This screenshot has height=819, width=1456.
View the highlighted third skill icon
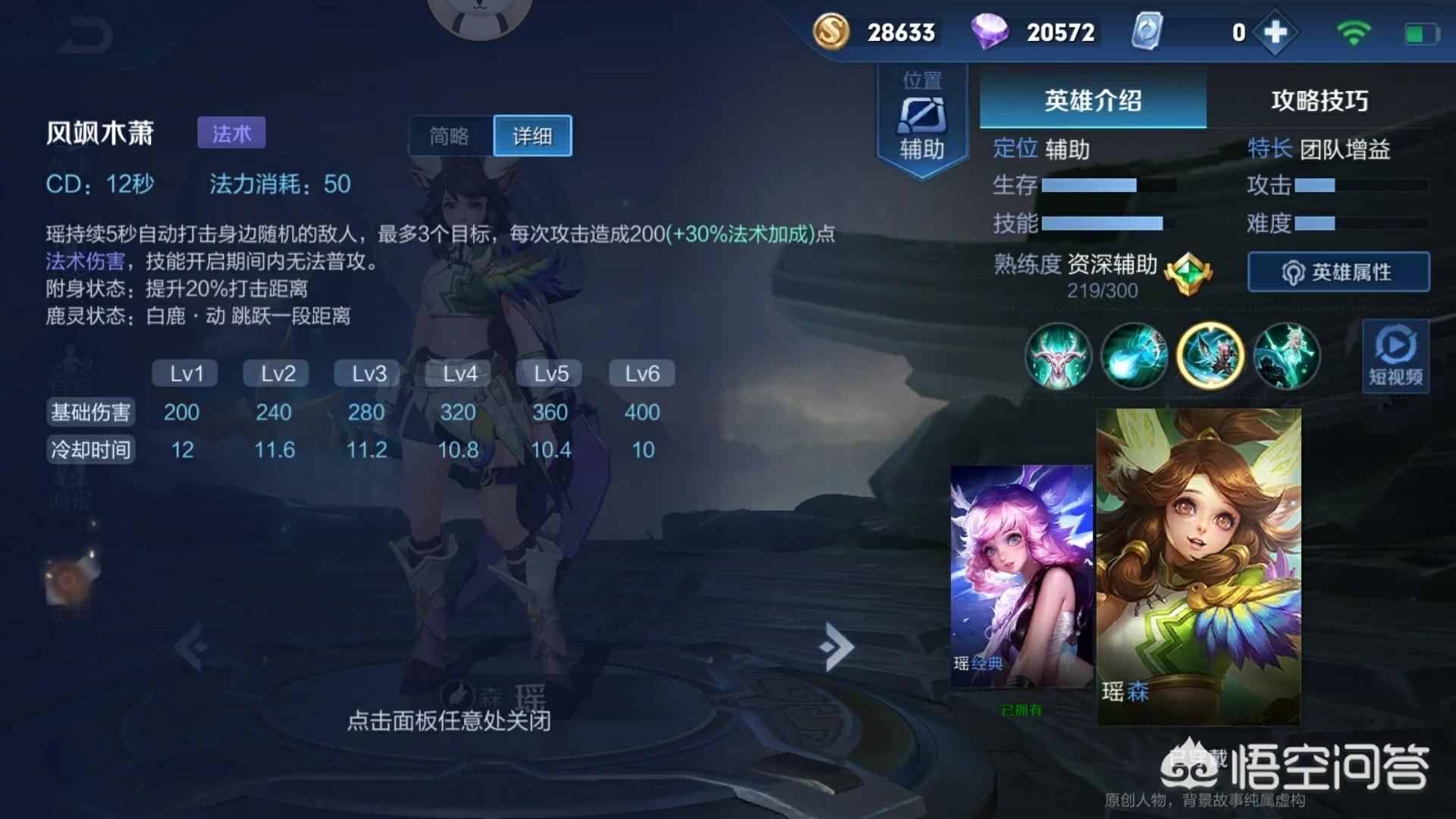(1212, 356)
